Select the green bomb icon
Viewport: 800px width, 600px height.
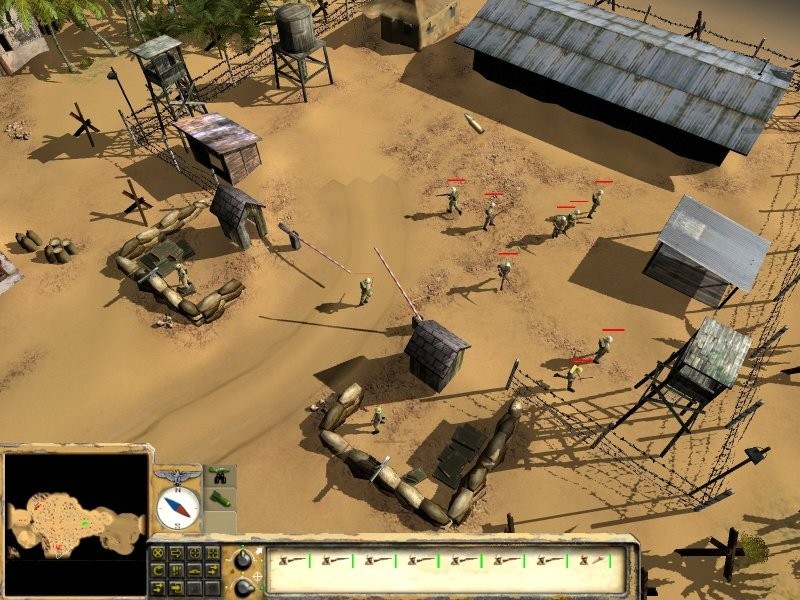tap(220, 496)
